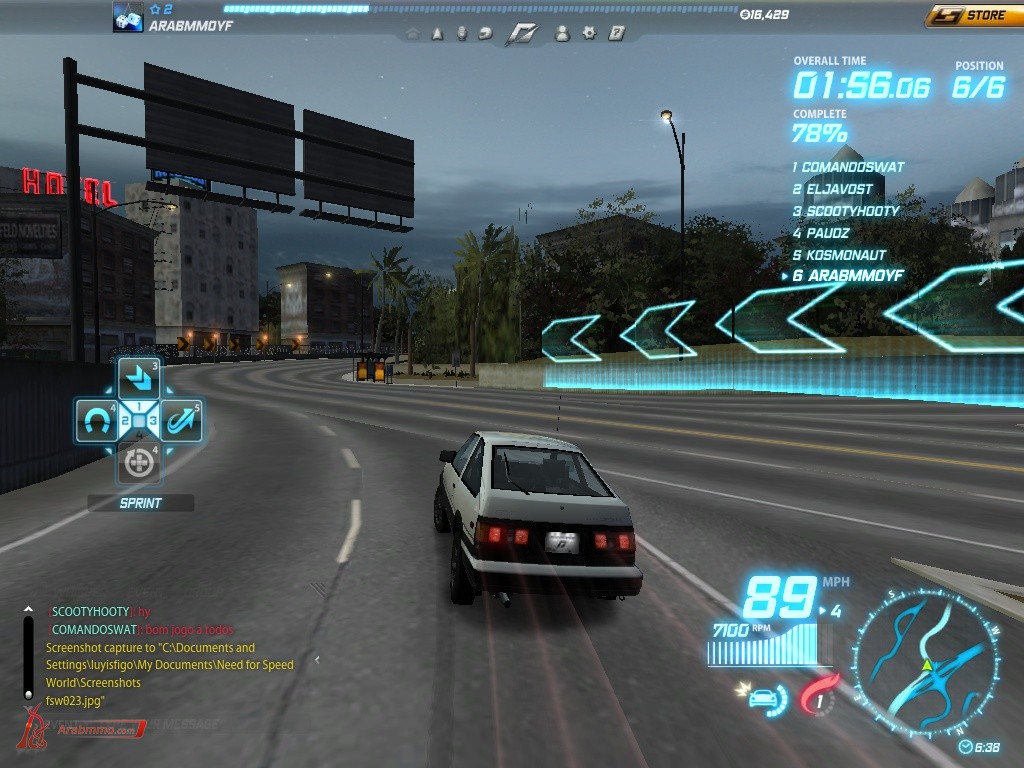The width and height of the screenshot is (1024, 768).
Task: Open settings via the gear icon
Action: click(589, 33)
